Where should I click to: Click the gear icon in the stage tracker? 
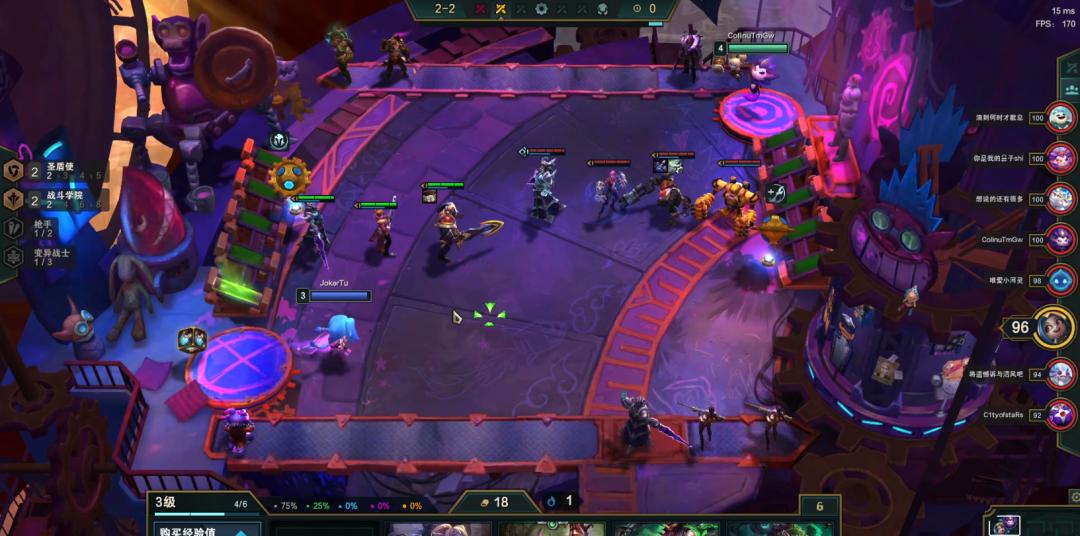(x=541, y=9)
